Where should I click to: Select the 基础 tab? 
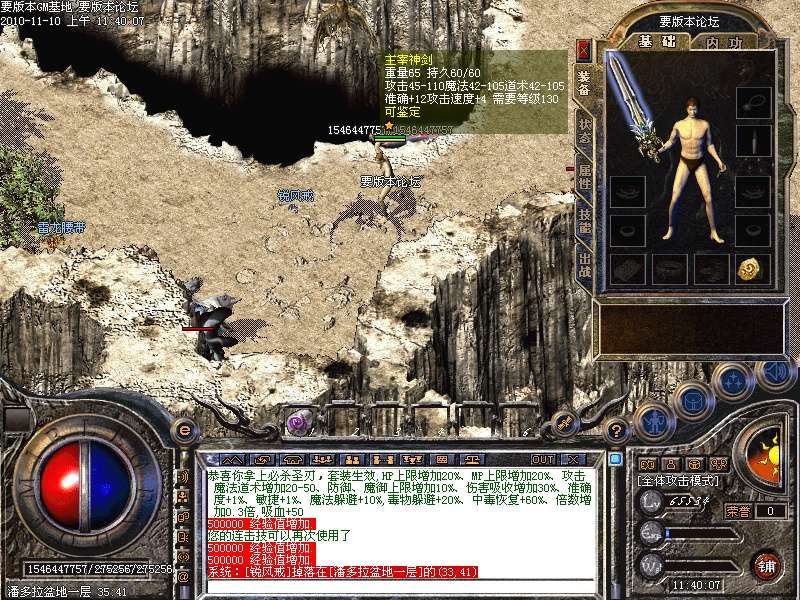click(x=657, y=42)
